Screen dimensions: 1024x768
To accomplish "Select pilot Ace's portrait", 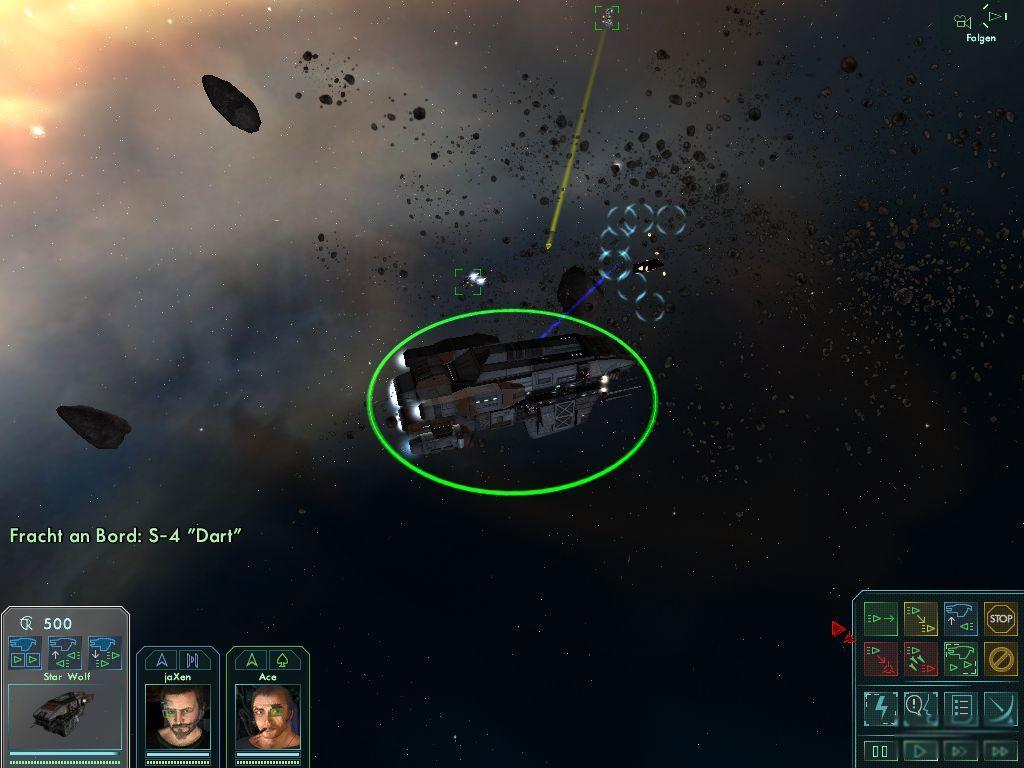I will pos(267,717).
